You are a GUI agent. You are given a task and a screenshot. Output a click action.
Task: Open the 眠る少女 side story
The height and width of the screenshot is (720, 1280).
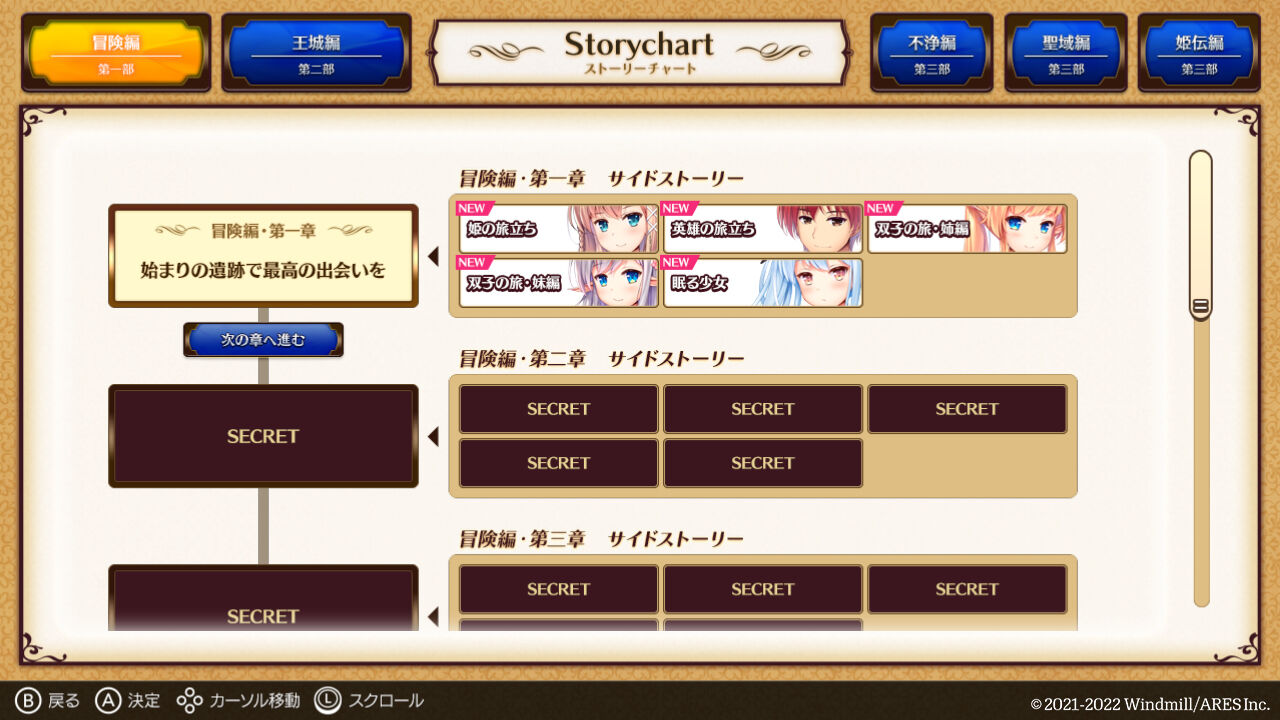(x=763, y=284)
